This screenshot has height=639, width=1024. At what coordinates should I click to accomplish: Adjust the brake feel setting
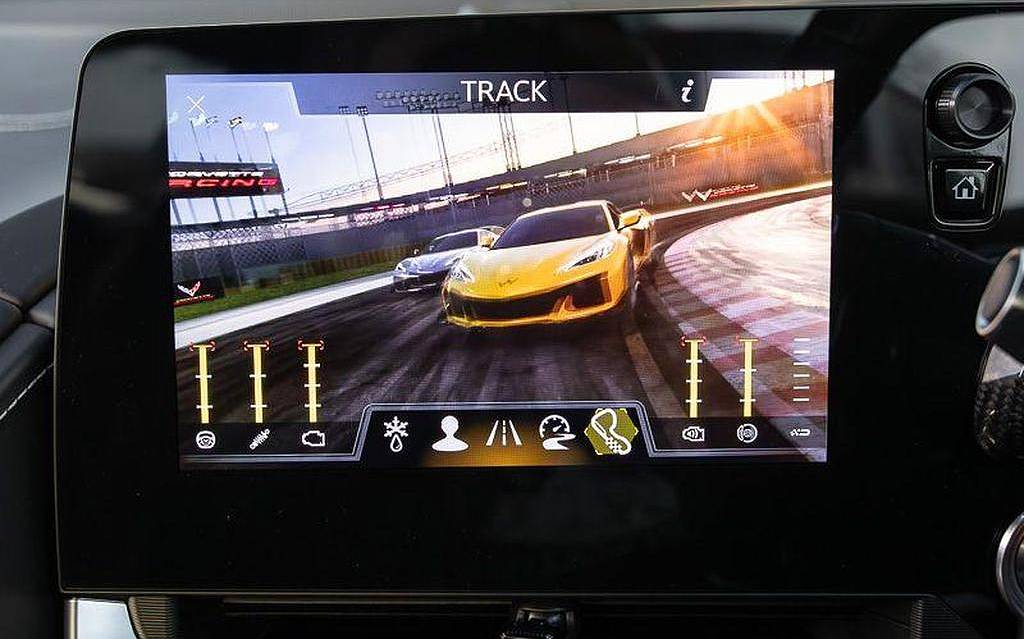click(747, 433)
